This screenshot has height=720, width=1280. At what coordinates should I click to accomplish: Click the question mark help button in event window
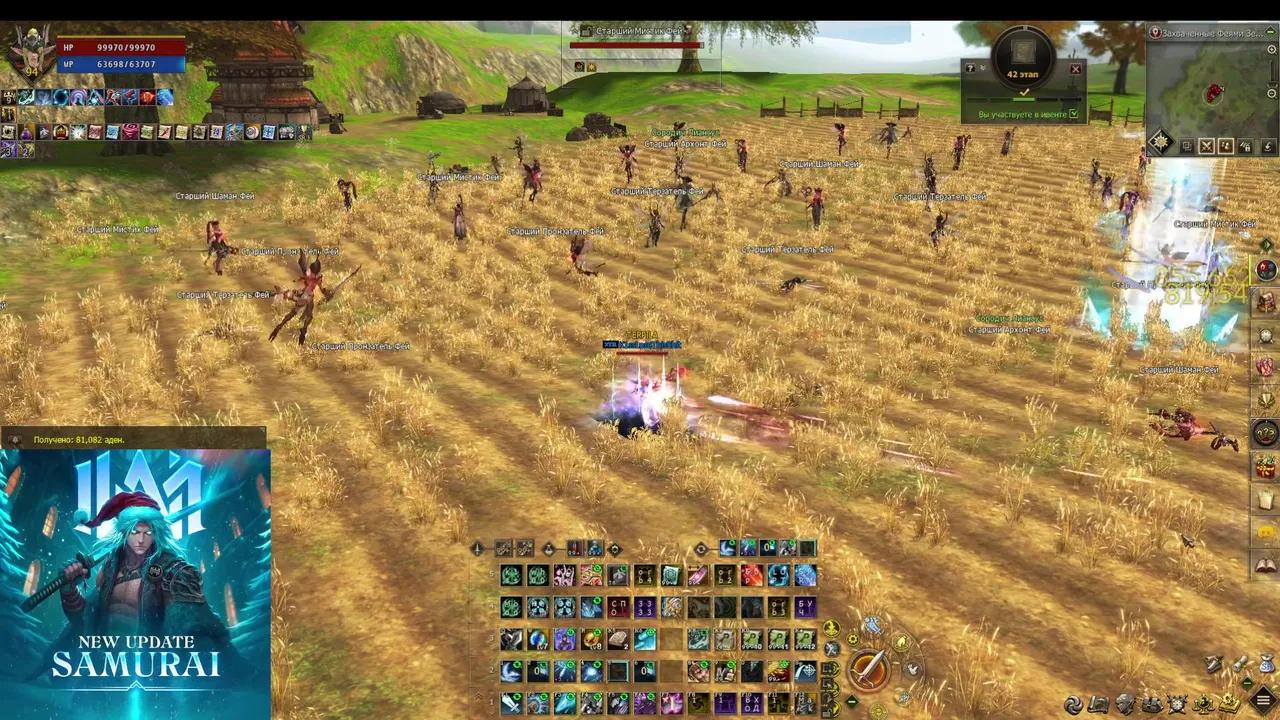[x=970, y=68]
